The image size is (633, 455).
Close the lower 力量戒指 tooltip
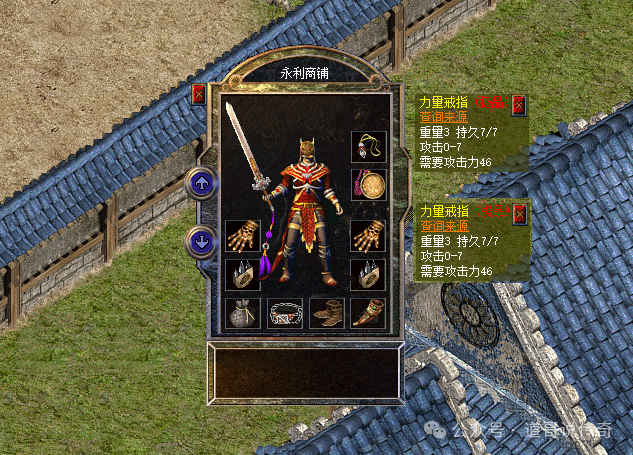click(519, 213)
